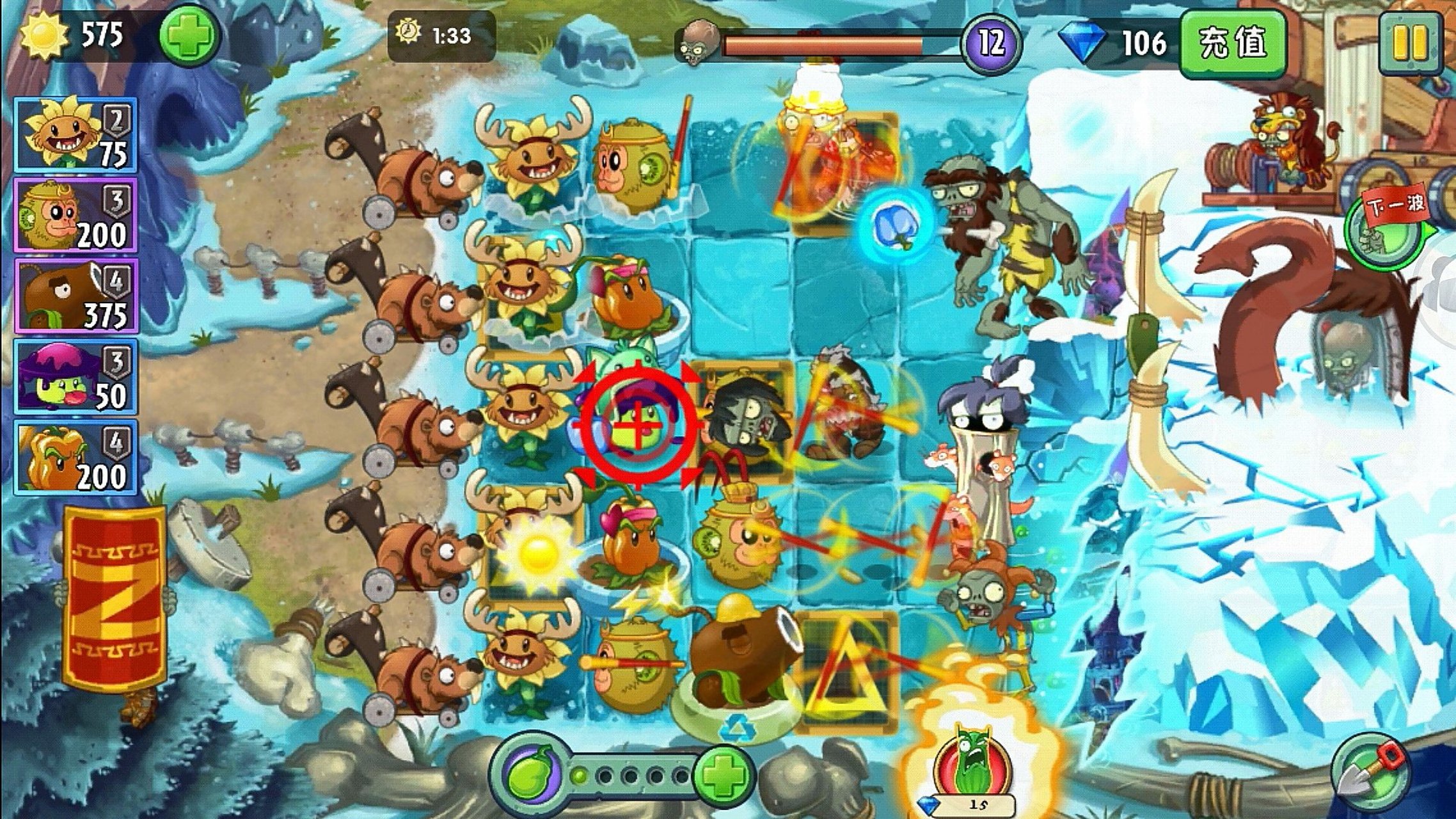The height and width of the screenshot is (819, 1456).
Task: Choose the monkey kiwi seed packet costing 200
Action: [x=75, y=216]
